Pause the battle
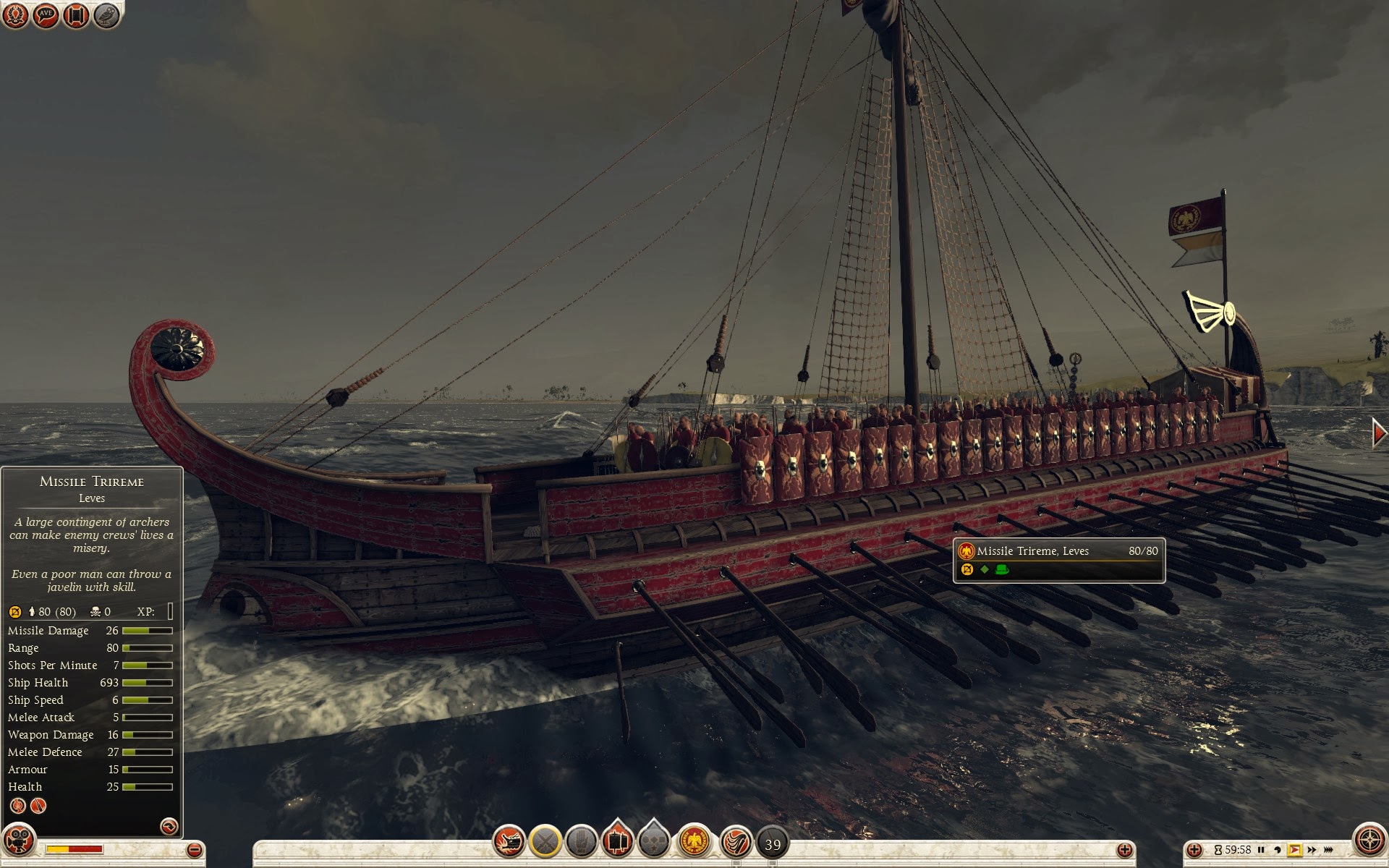This screenshot has width=1389, height=868. pos(1261,850)
